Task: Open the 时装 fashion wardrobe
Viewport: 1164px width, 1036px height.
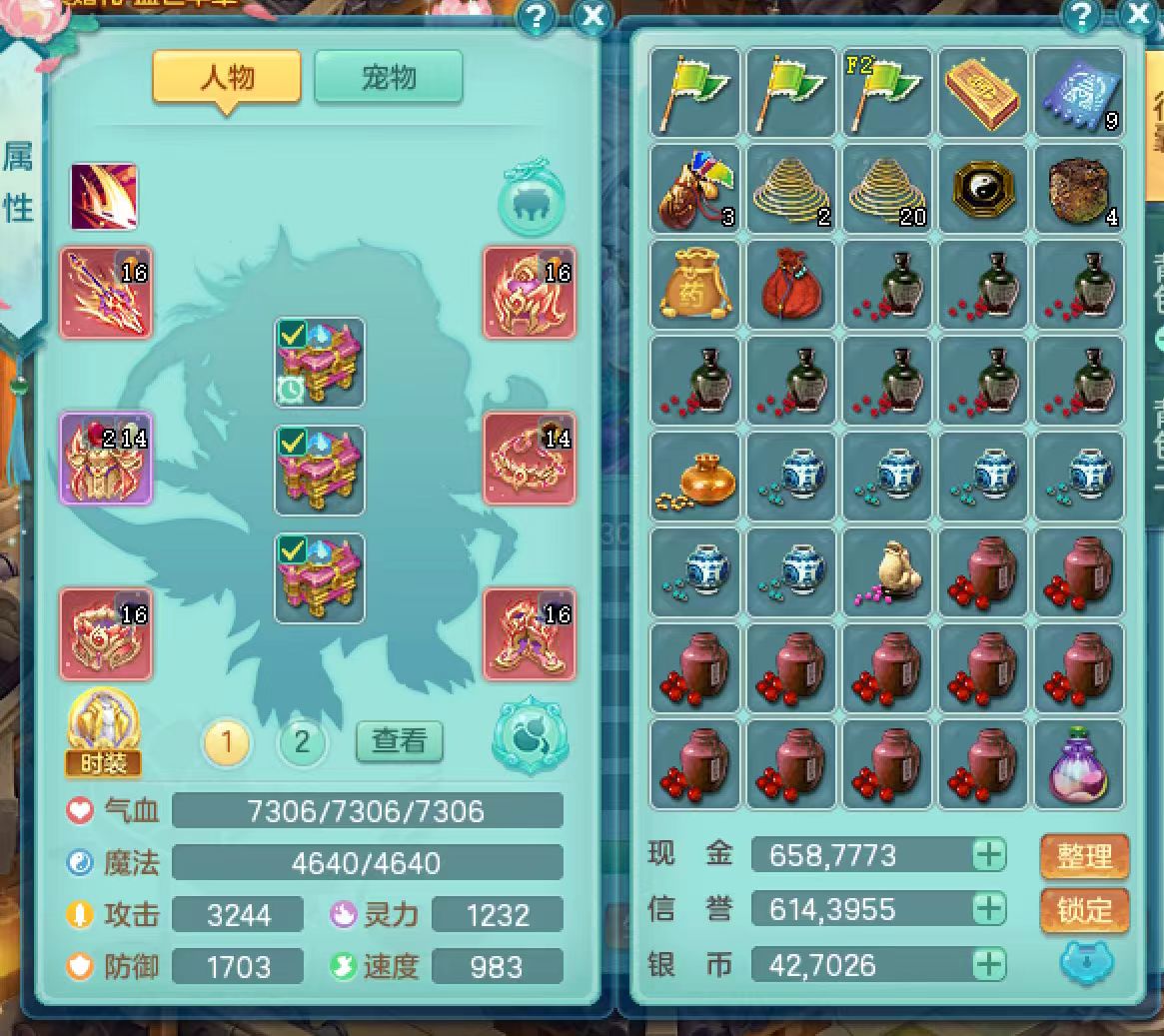Action: (103, 735)
